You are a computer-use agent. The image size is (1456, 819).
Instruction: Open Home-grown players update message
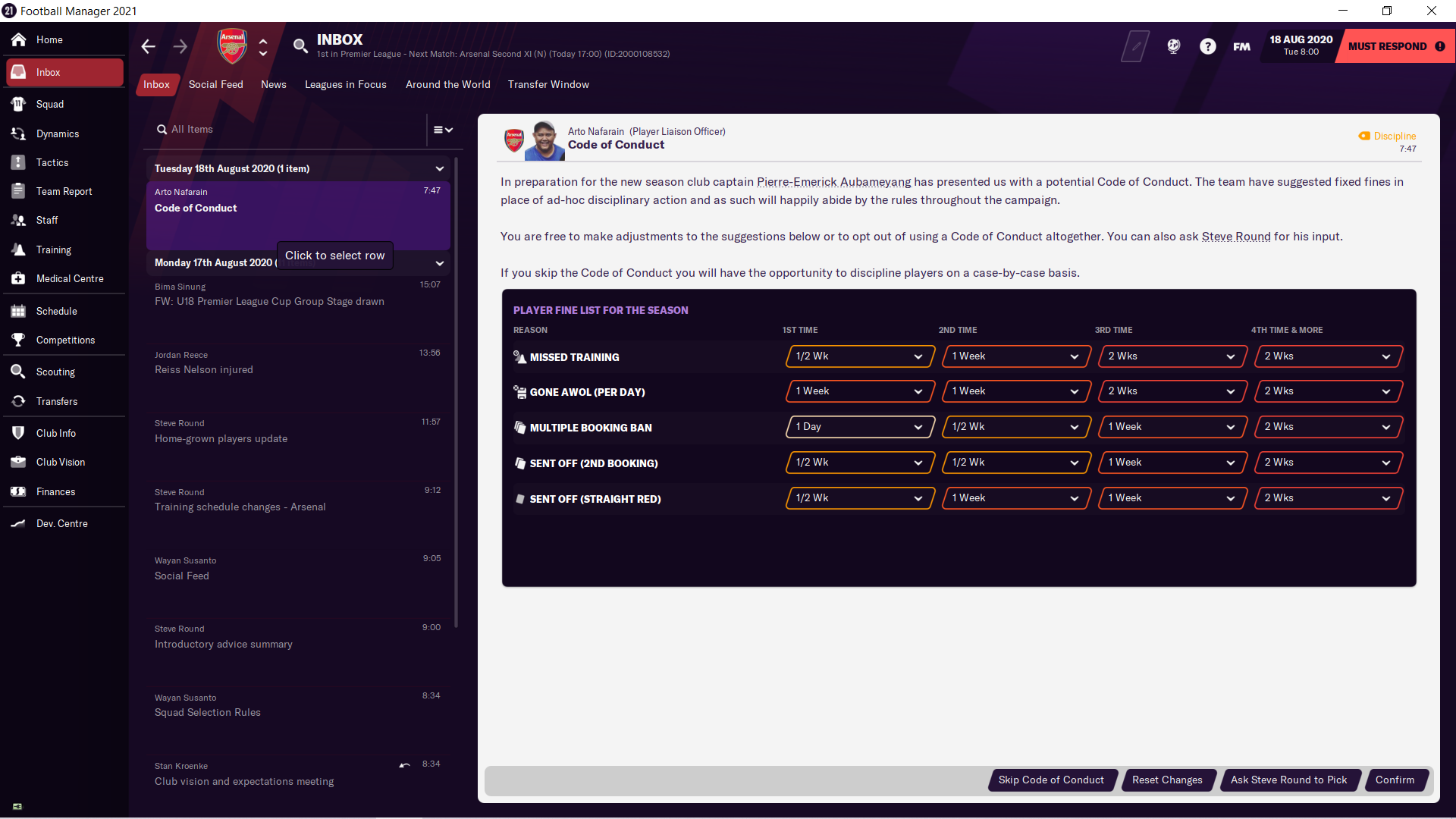click(296, 431)
